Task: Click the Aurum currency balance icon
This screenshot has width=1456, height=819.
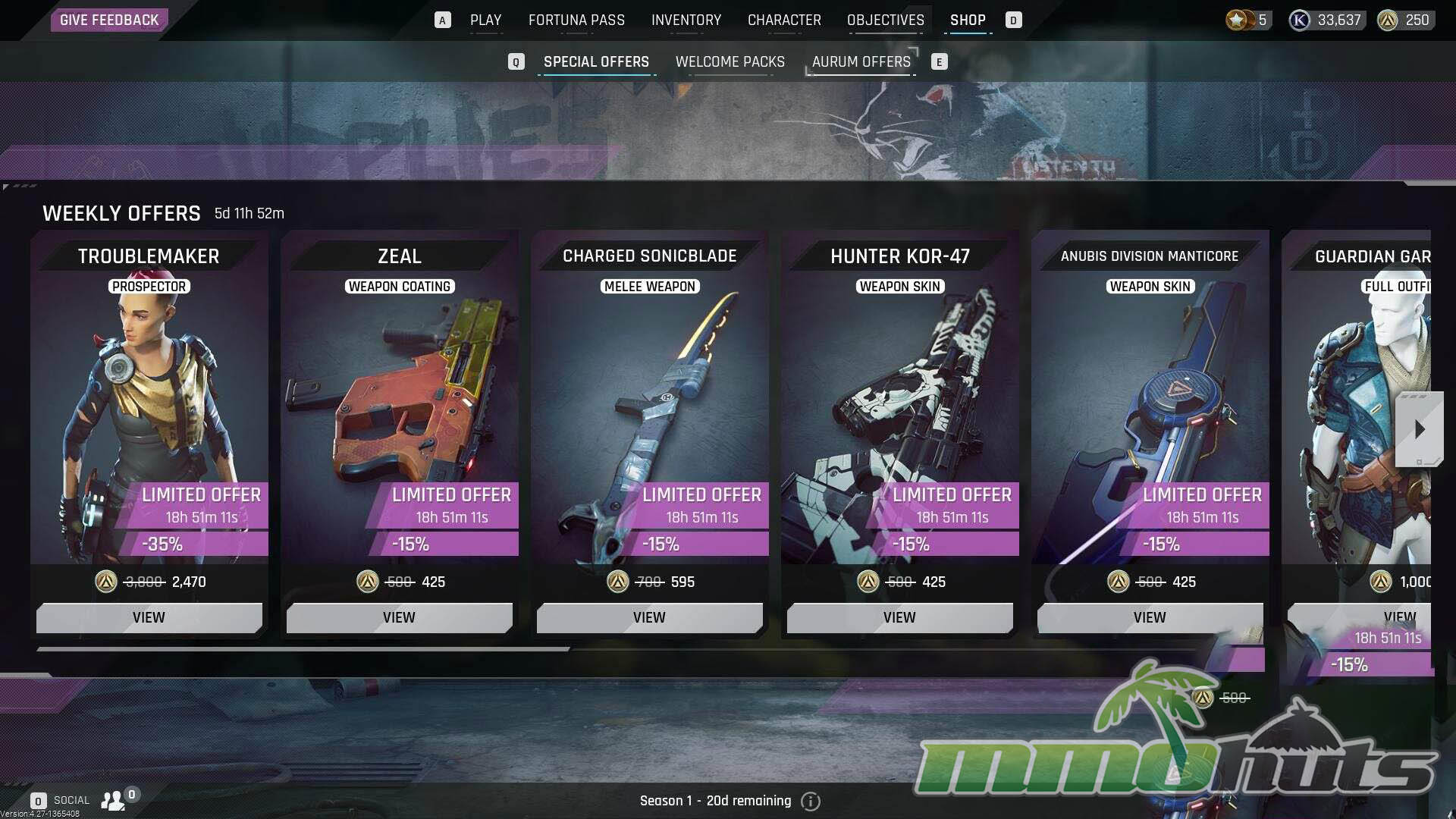Action: tap(1388, 20)
